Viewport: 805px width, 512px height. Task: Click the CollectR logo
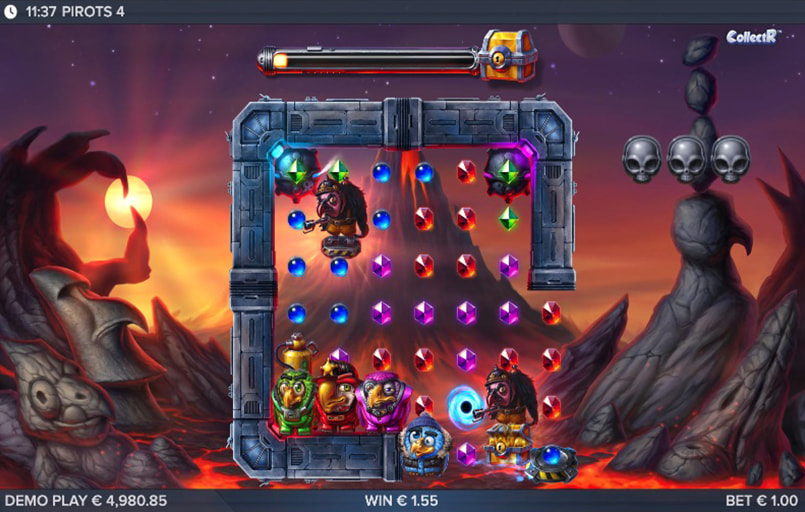752,37
